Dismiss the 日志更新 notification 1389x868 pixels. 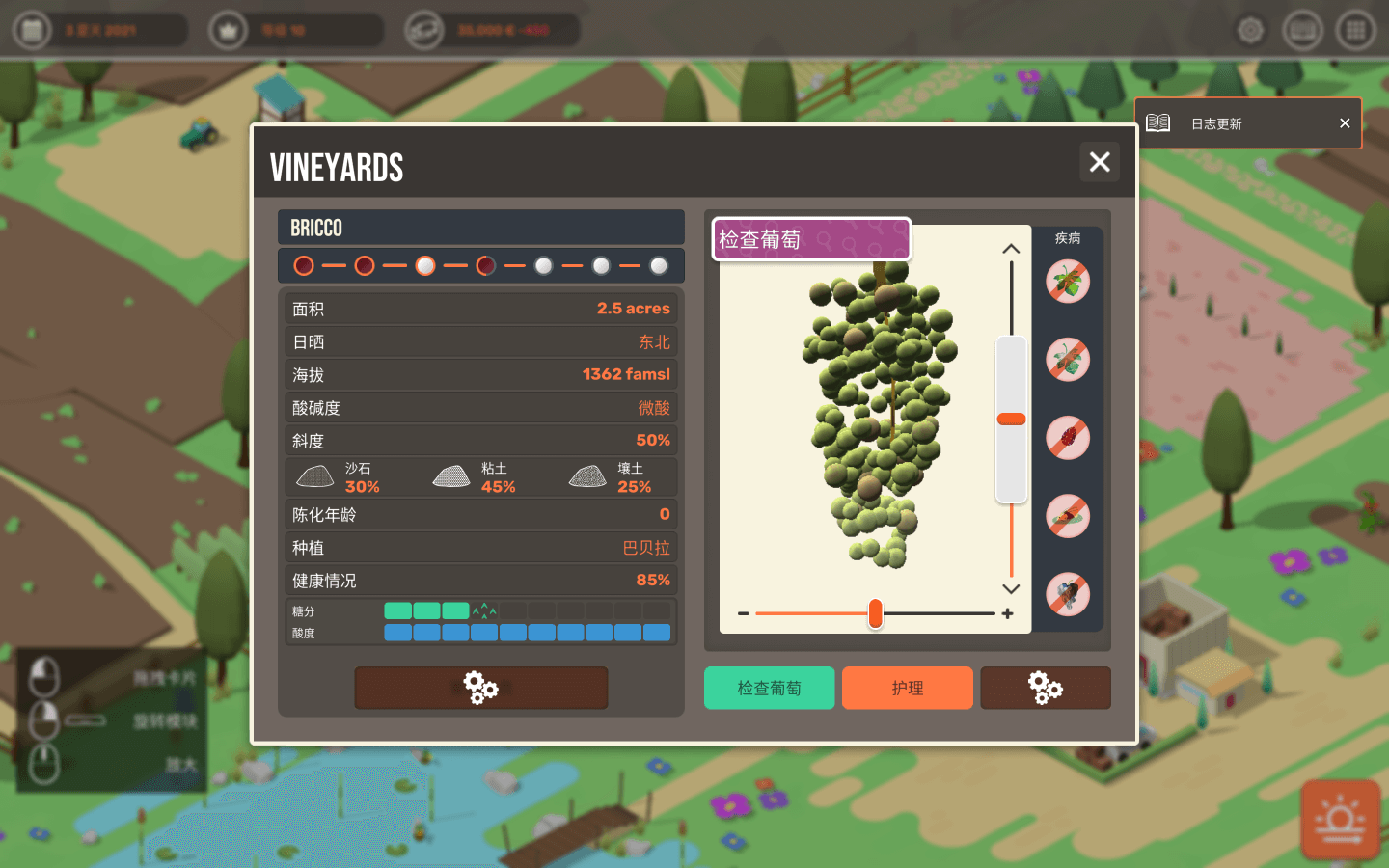(1345, 123)
